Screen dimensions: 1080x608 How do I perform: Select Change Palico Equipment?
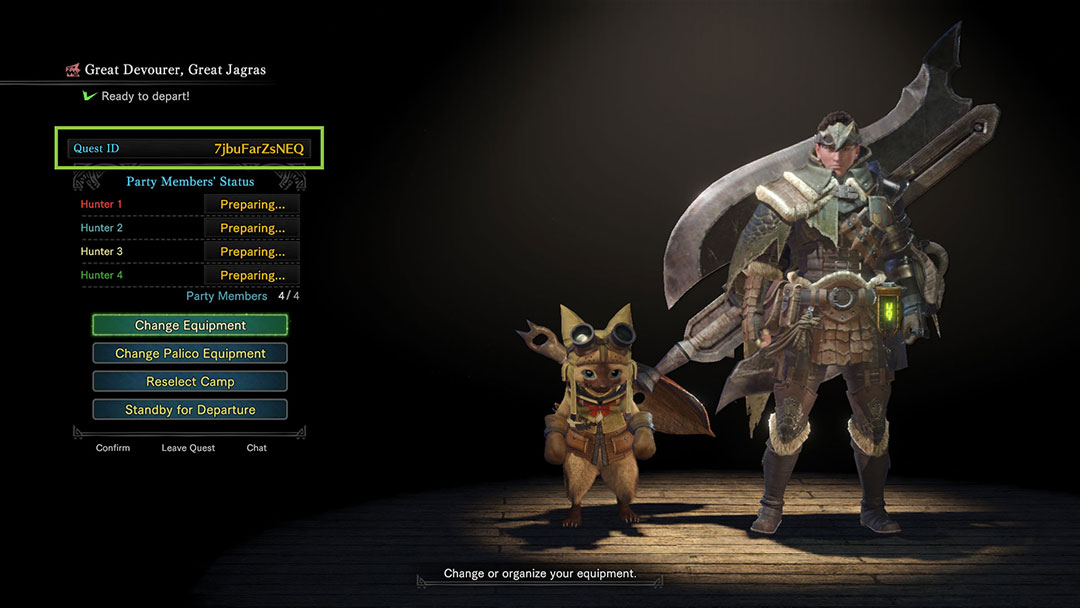[x=190, y=353]
